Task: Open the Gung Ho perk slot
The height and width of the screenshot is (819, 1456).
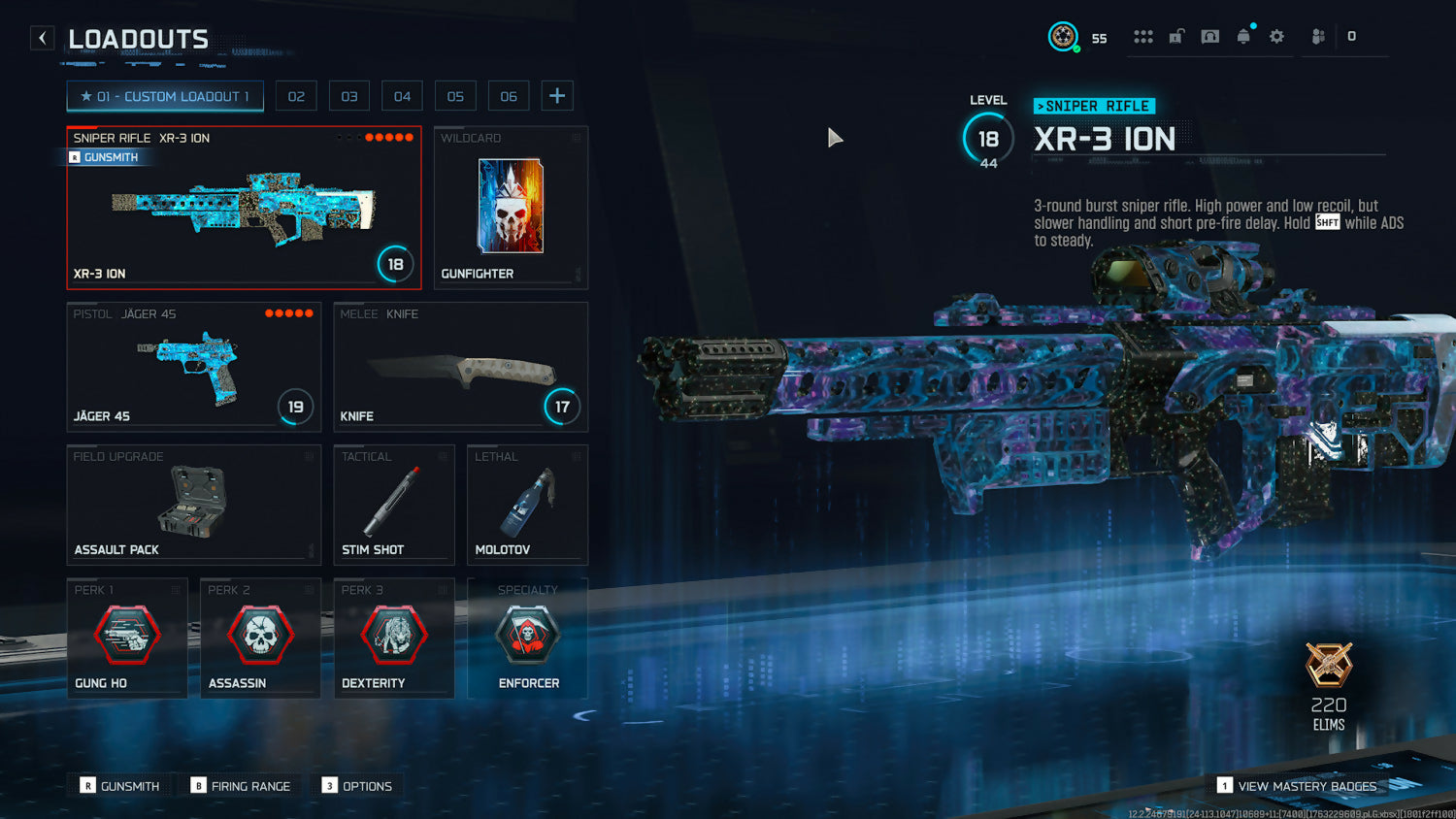Action: tap(126, 638)
